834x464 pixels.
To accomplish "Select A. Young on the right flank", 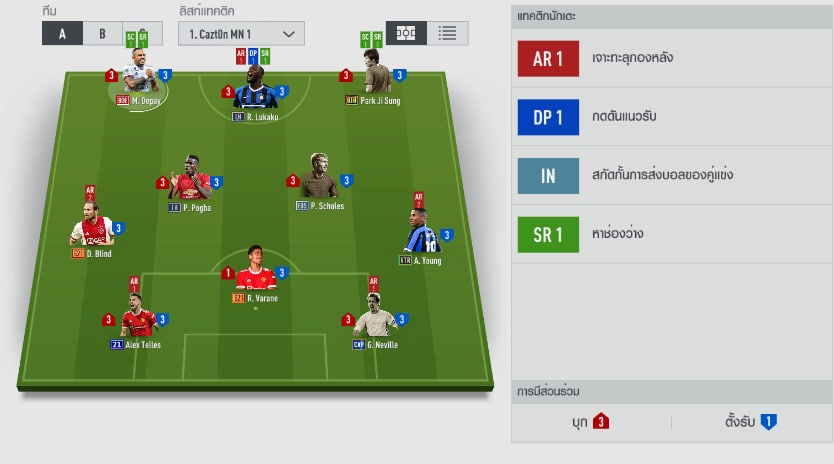I will pos(421,237).
